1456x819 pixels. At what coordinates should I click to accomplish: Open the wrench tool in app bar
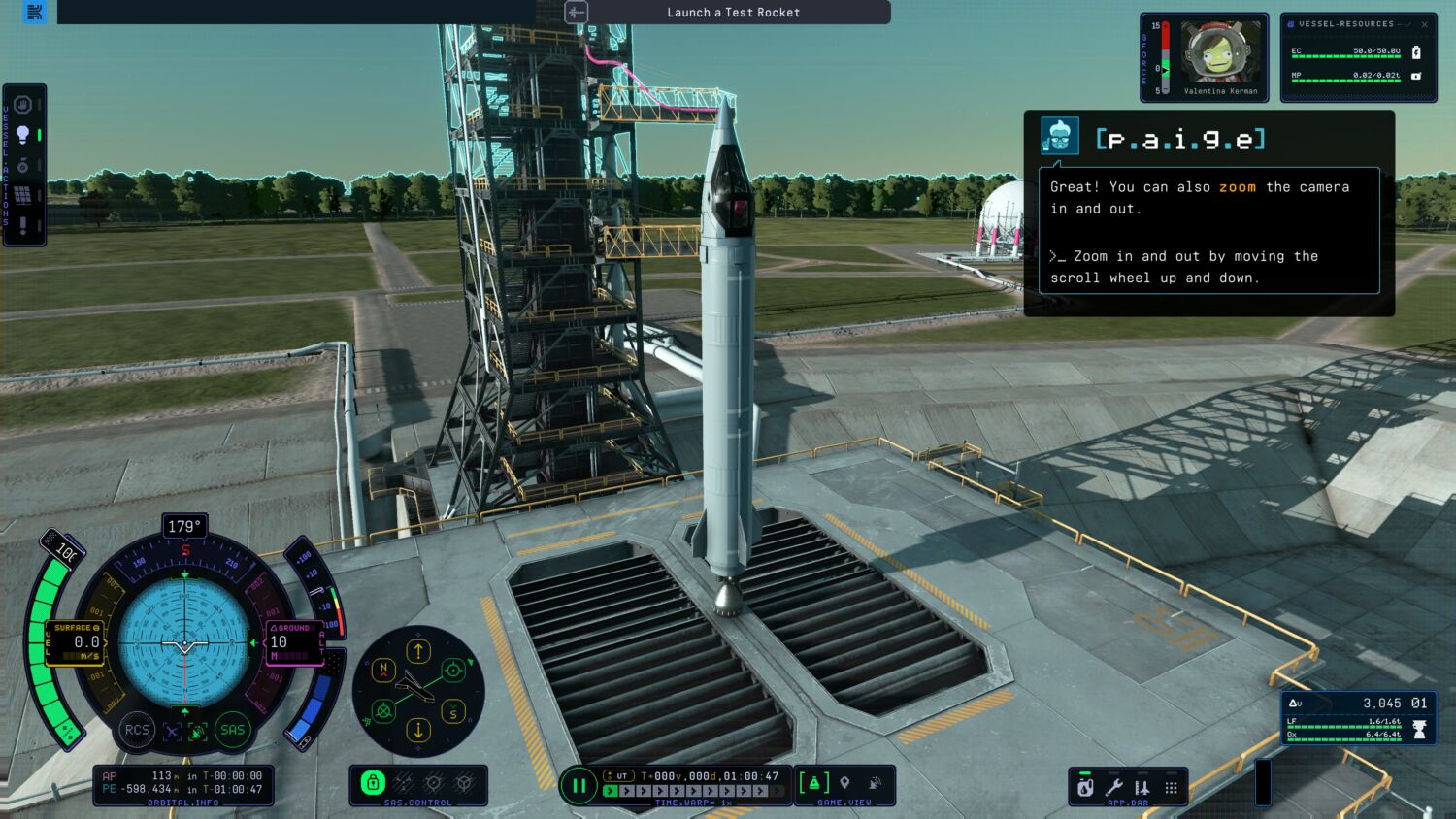[x=1114, y=788]
